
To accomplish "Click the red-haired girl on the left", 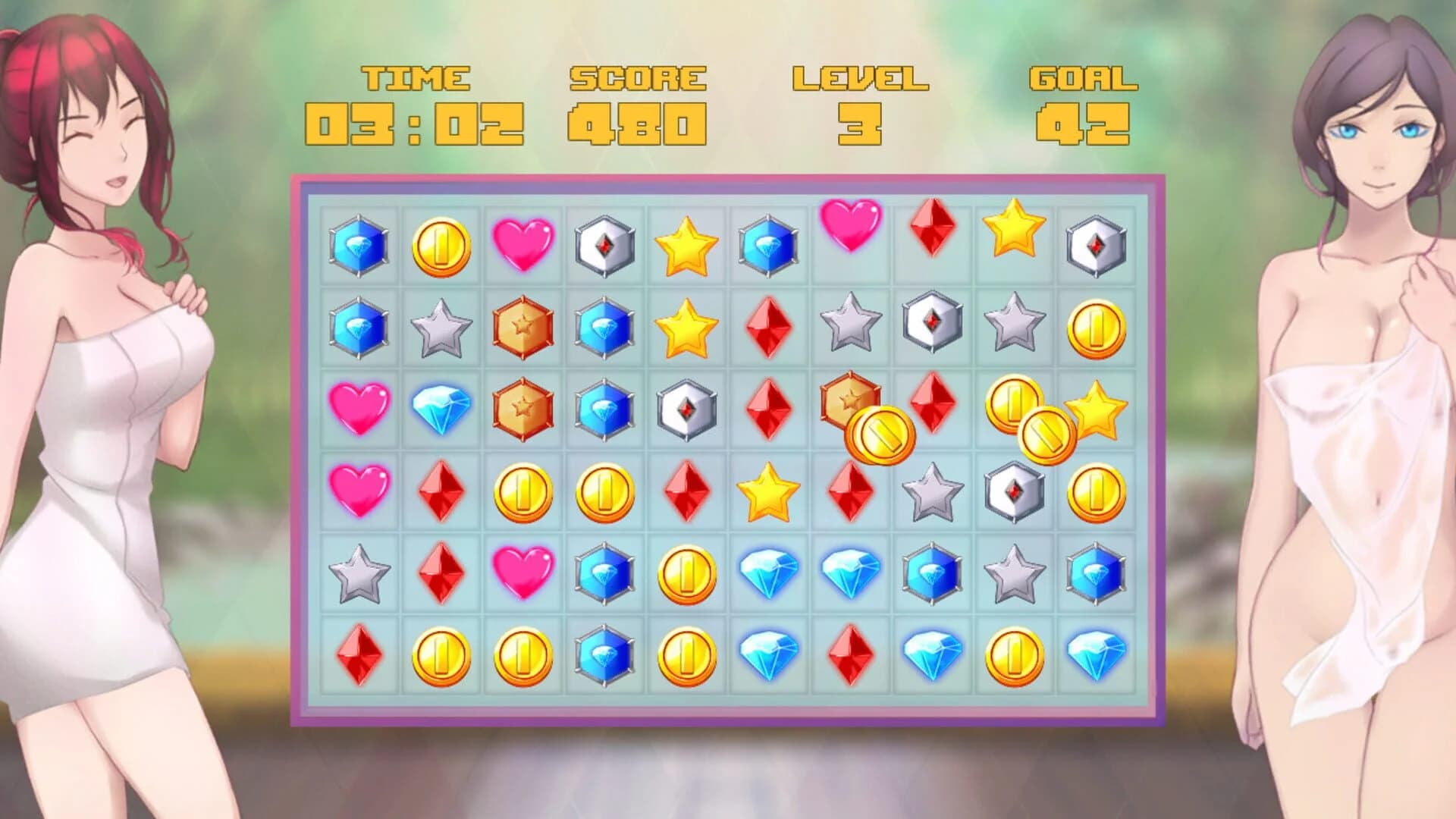I will click(114, 379).
